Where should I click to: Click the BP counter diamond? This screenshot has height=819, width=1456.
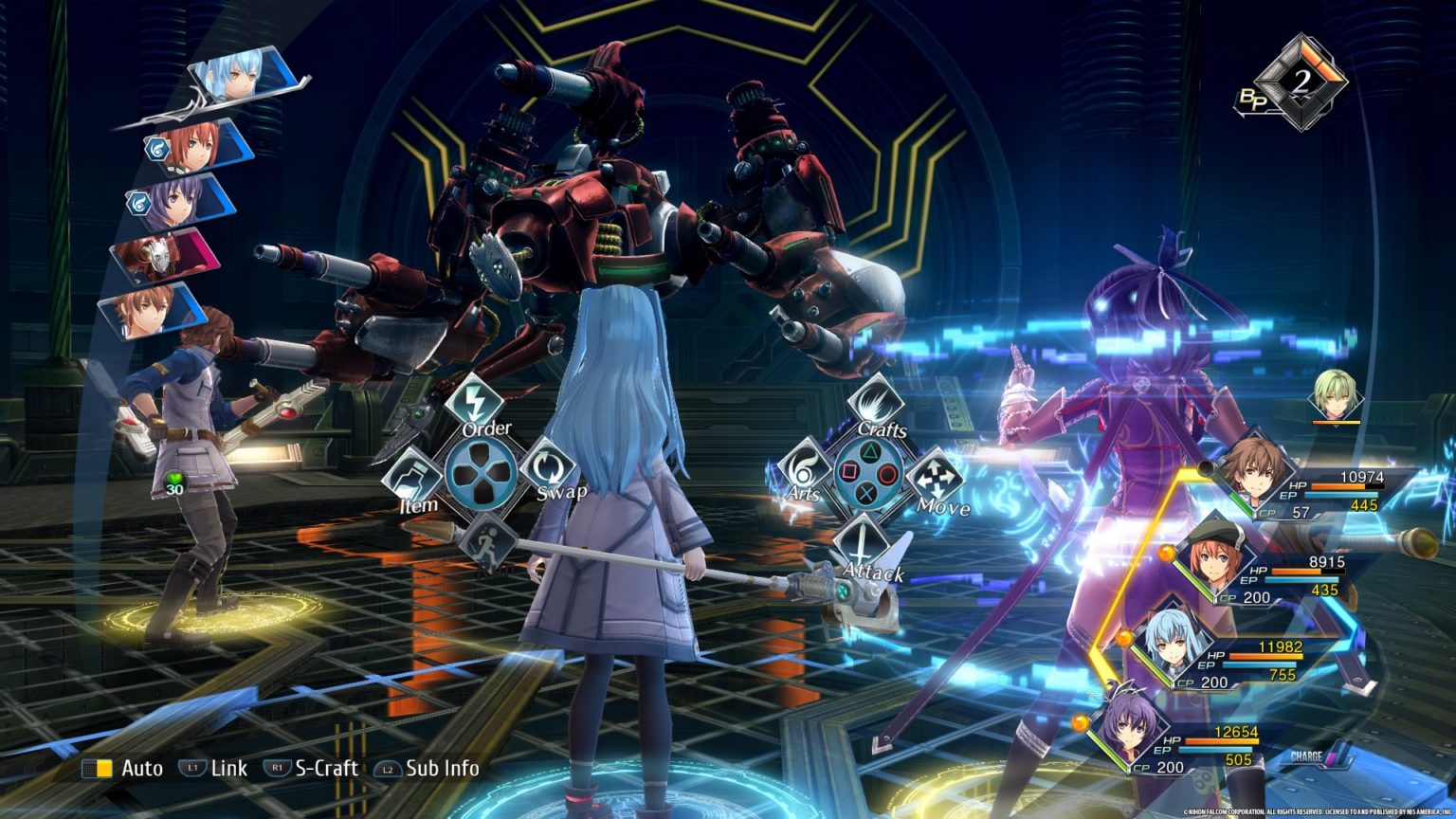[x=1301, y=82]
